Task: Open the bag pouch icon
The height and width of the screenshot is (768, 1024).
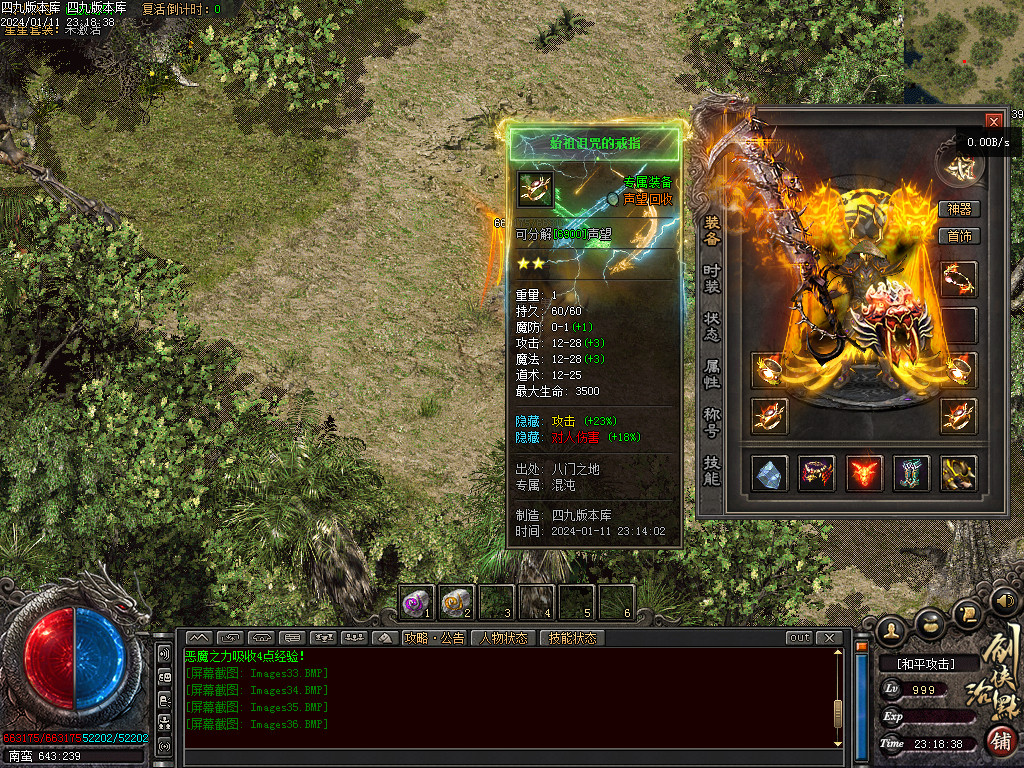Action: point(929,623)
